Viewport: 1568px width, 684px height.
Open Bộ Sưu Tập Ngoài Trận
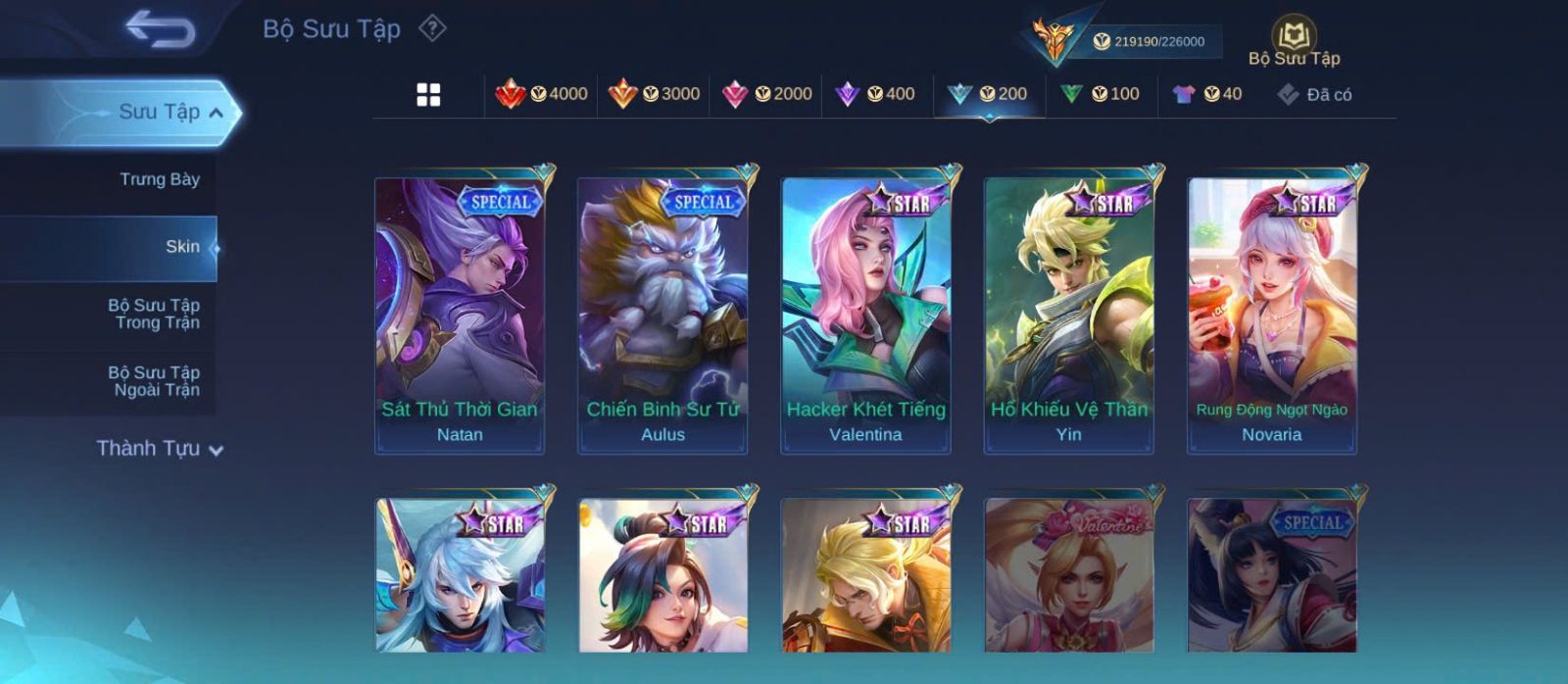[154, 381]
